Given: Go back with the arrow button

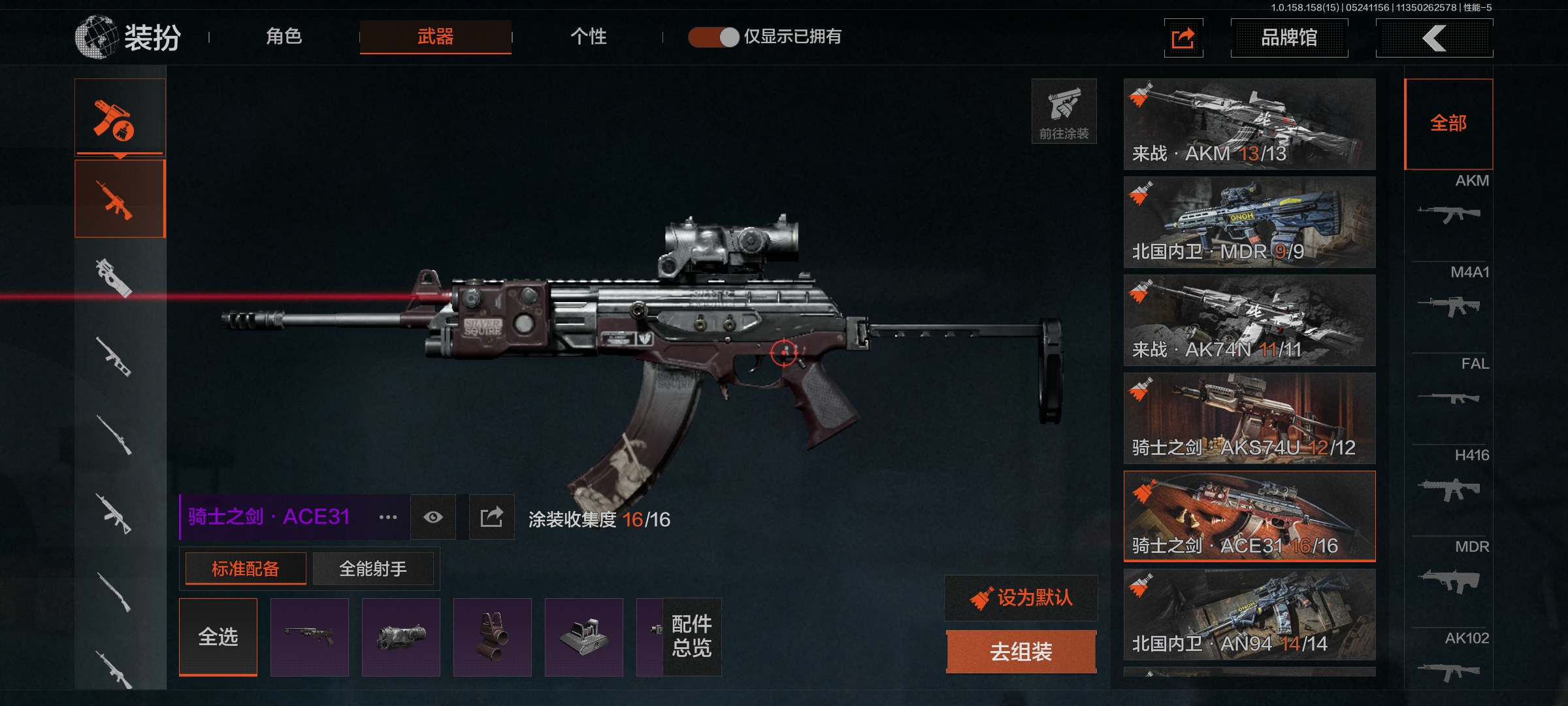Looking at the screenshot, I should pyautogui.click(x=1434, y=38).
